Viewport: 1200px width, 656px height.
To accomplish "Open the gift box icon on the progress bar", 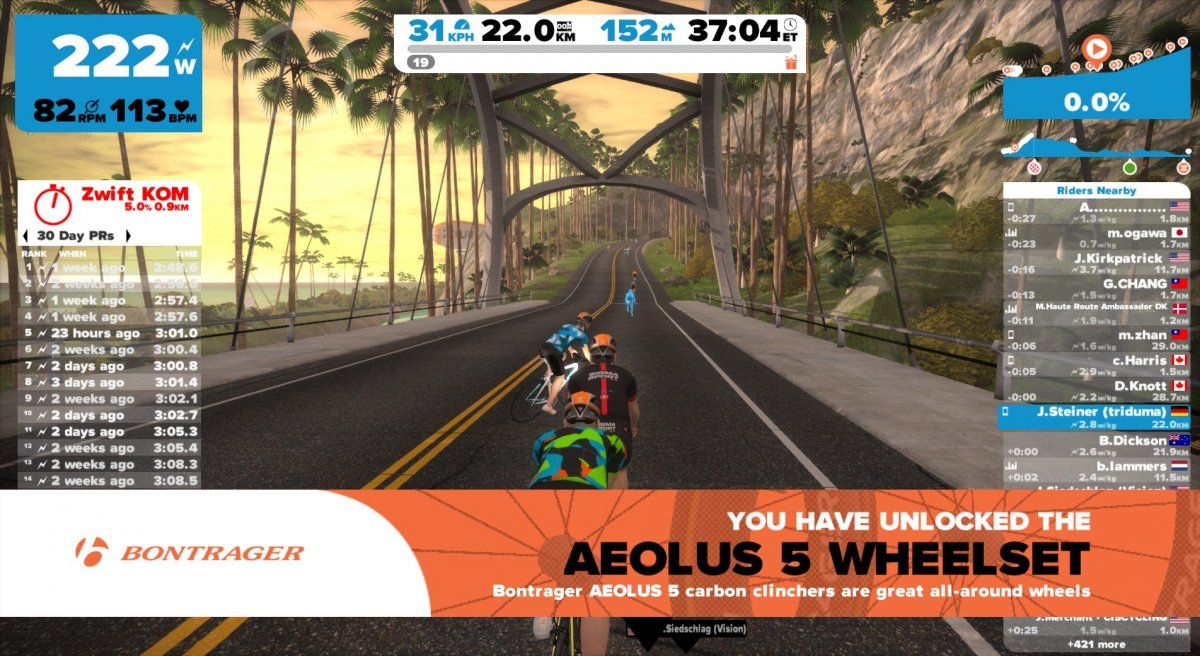I will pyautogui.click(x=792, y=63).
